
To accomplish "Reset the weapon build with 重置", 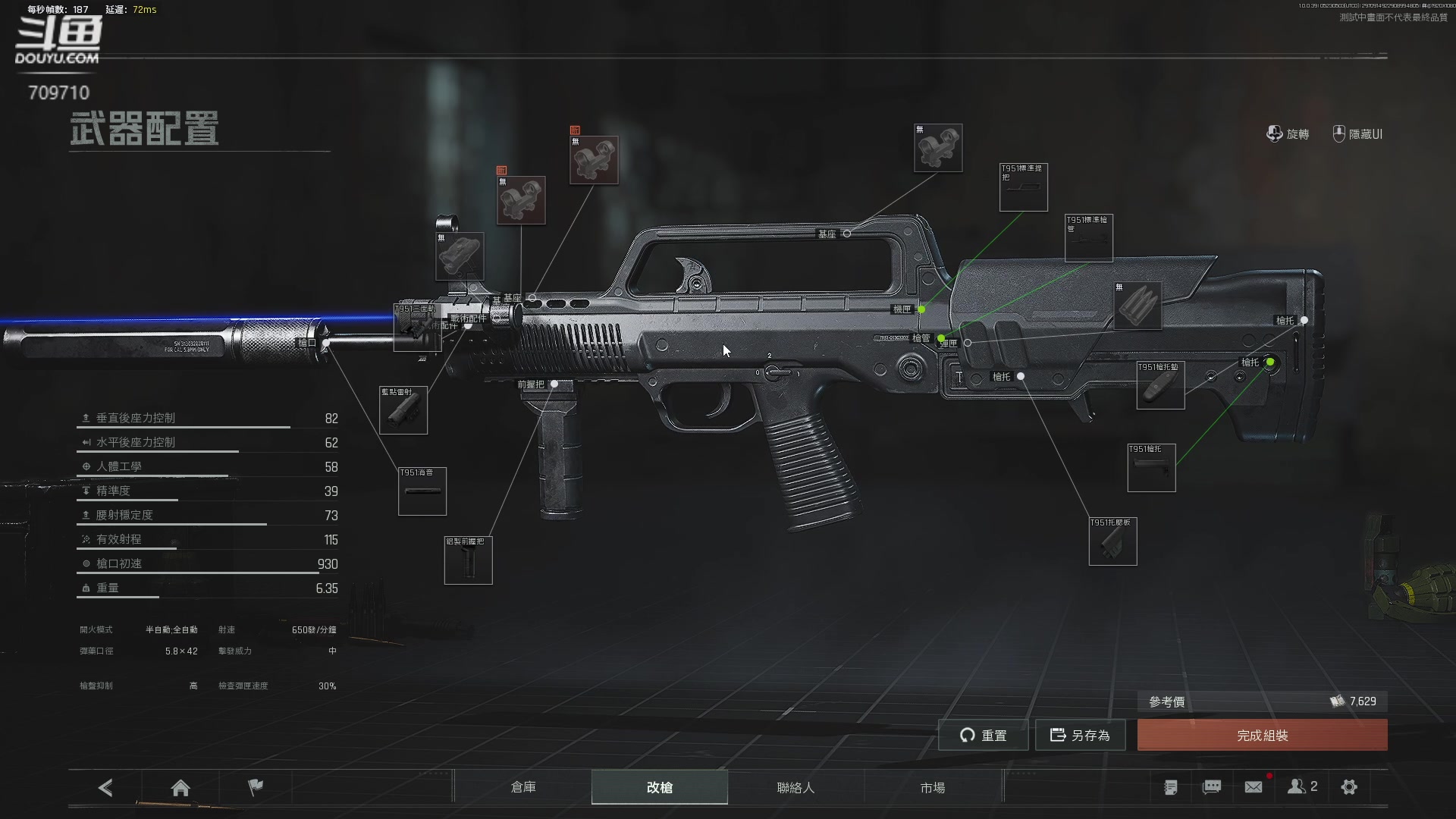I will tap(983, 735).
